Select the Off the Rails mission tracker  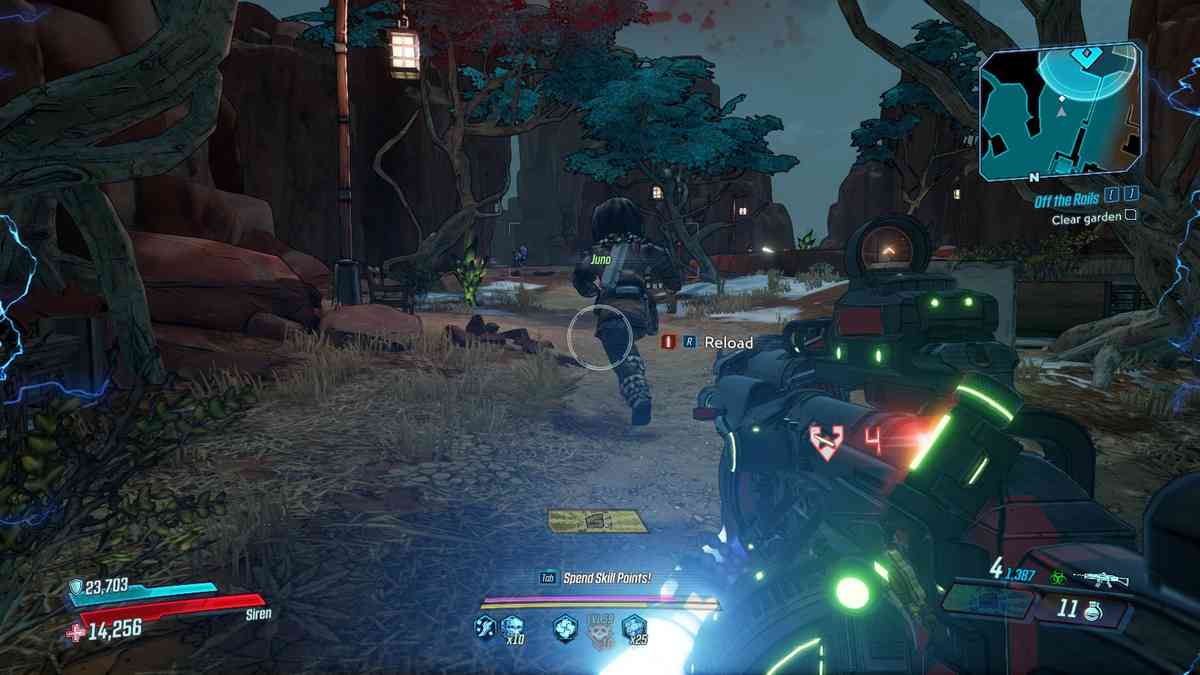(1070, 197)
